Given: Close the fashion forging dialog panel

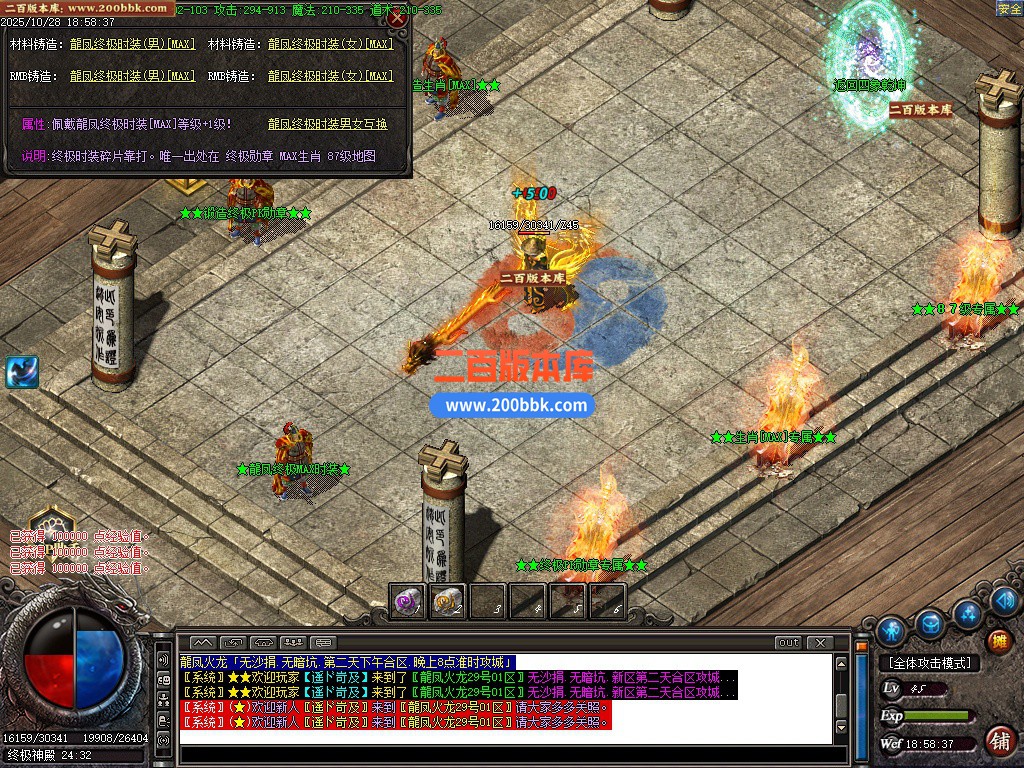Looking at the screenshot, I should (x=397, y=18).
